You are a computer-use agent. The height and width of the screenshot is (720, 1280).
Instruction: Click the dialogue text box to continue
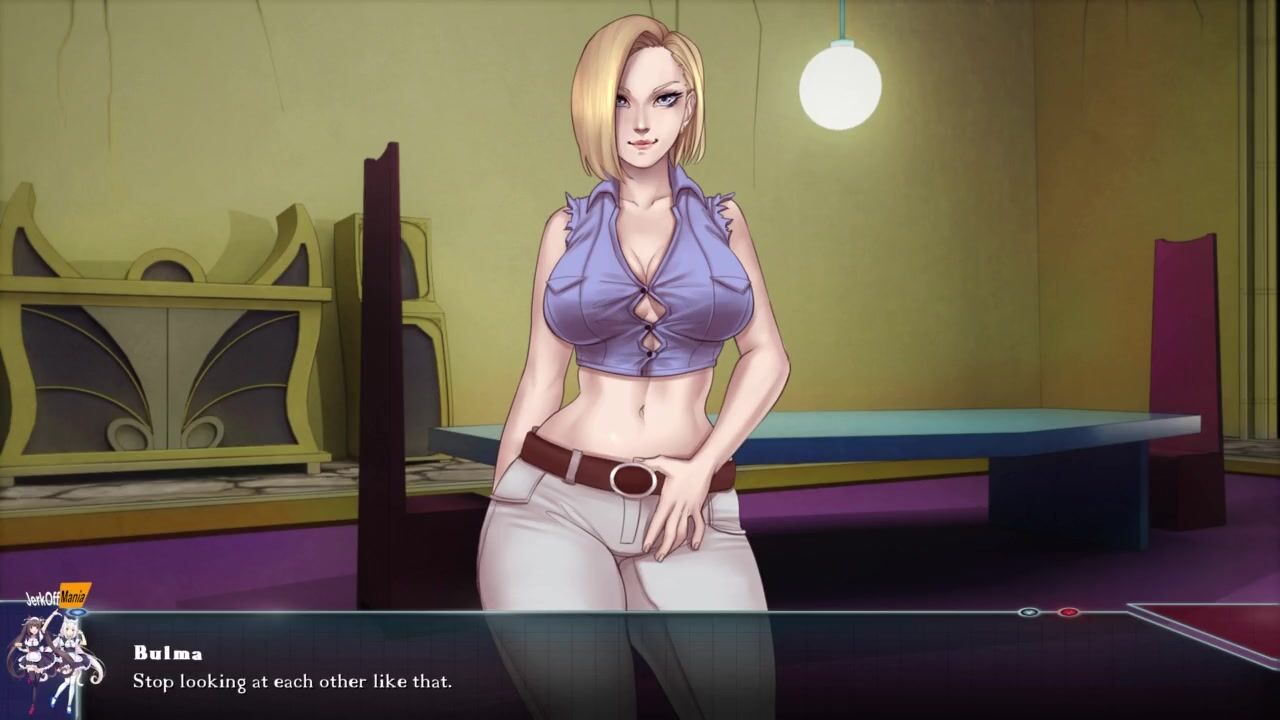point(640,668)
